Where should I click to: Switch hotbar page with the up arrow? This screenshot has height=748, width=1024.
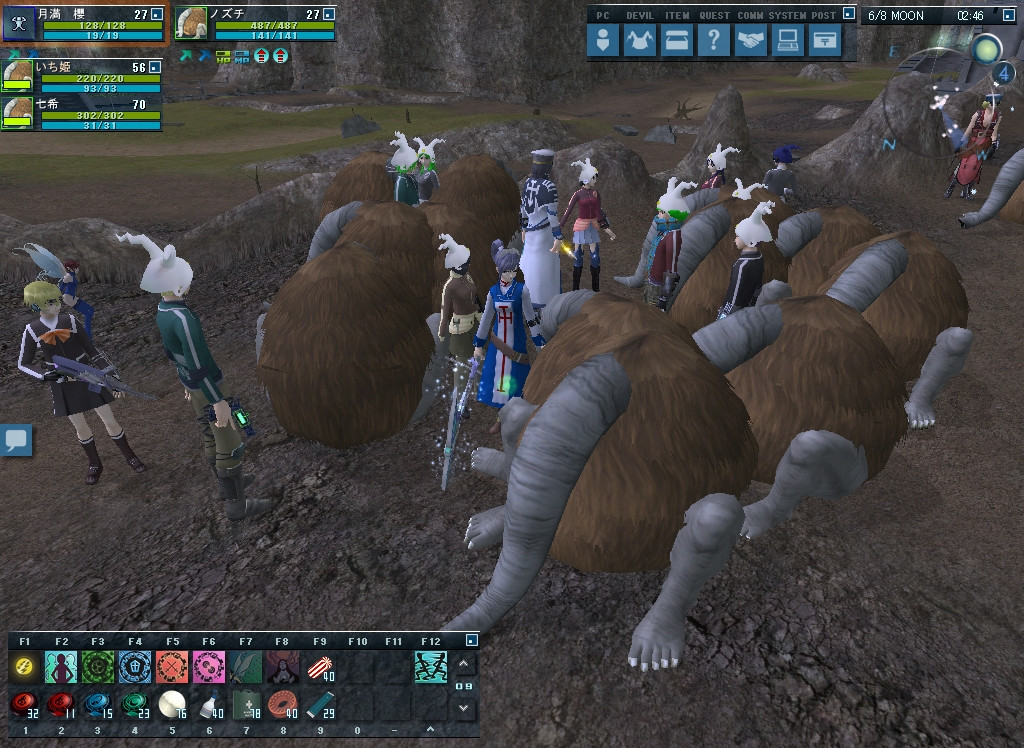point(464,664)
